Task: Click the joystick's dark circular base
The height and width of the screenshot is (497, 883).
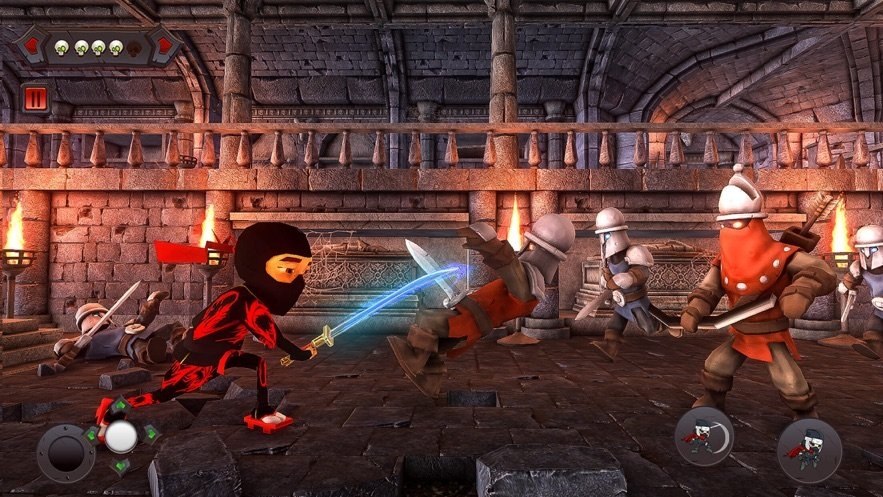Action: pyautogui.click(x=66, y=452)
